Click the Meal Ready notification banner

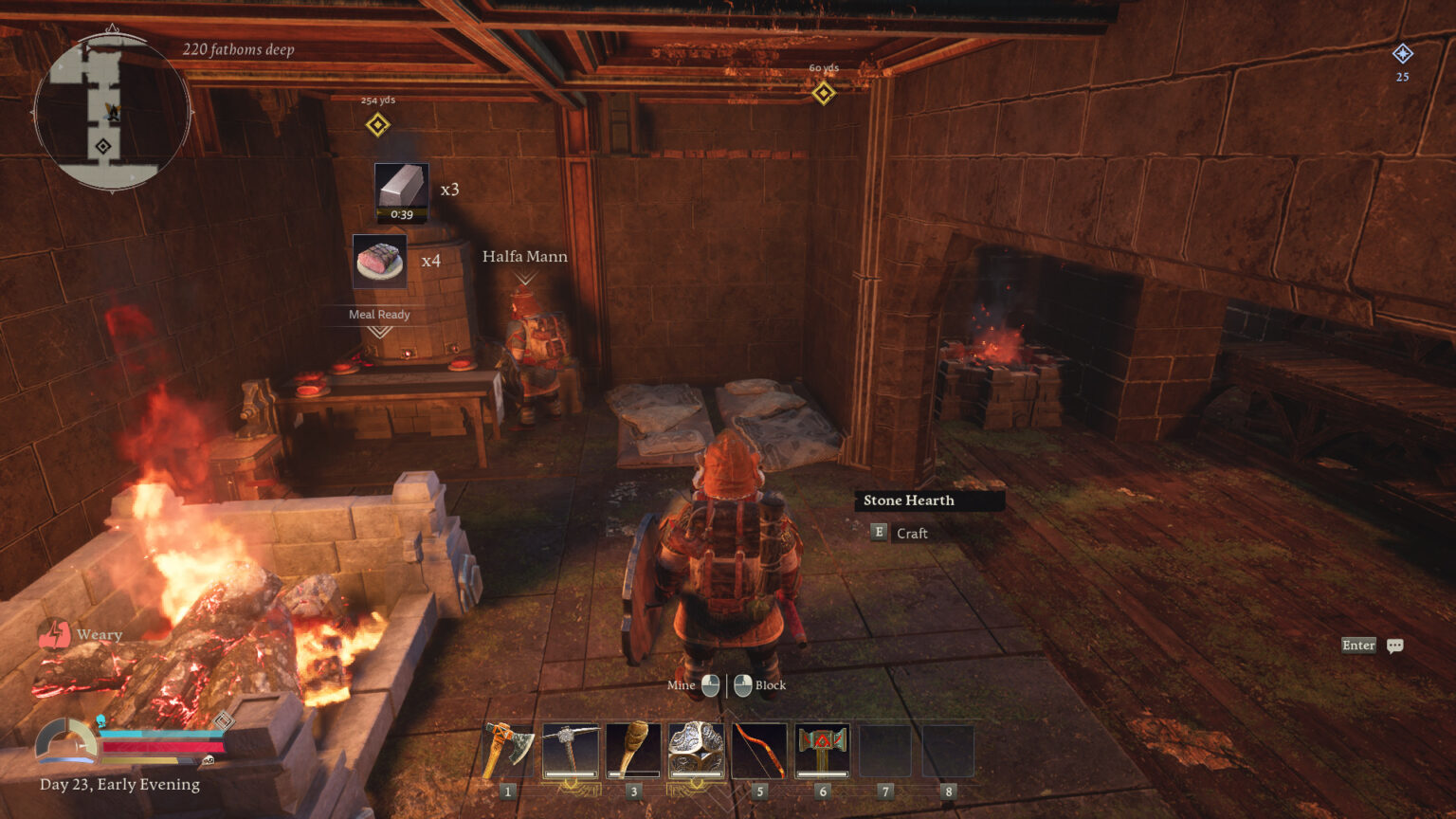point(380,314)
